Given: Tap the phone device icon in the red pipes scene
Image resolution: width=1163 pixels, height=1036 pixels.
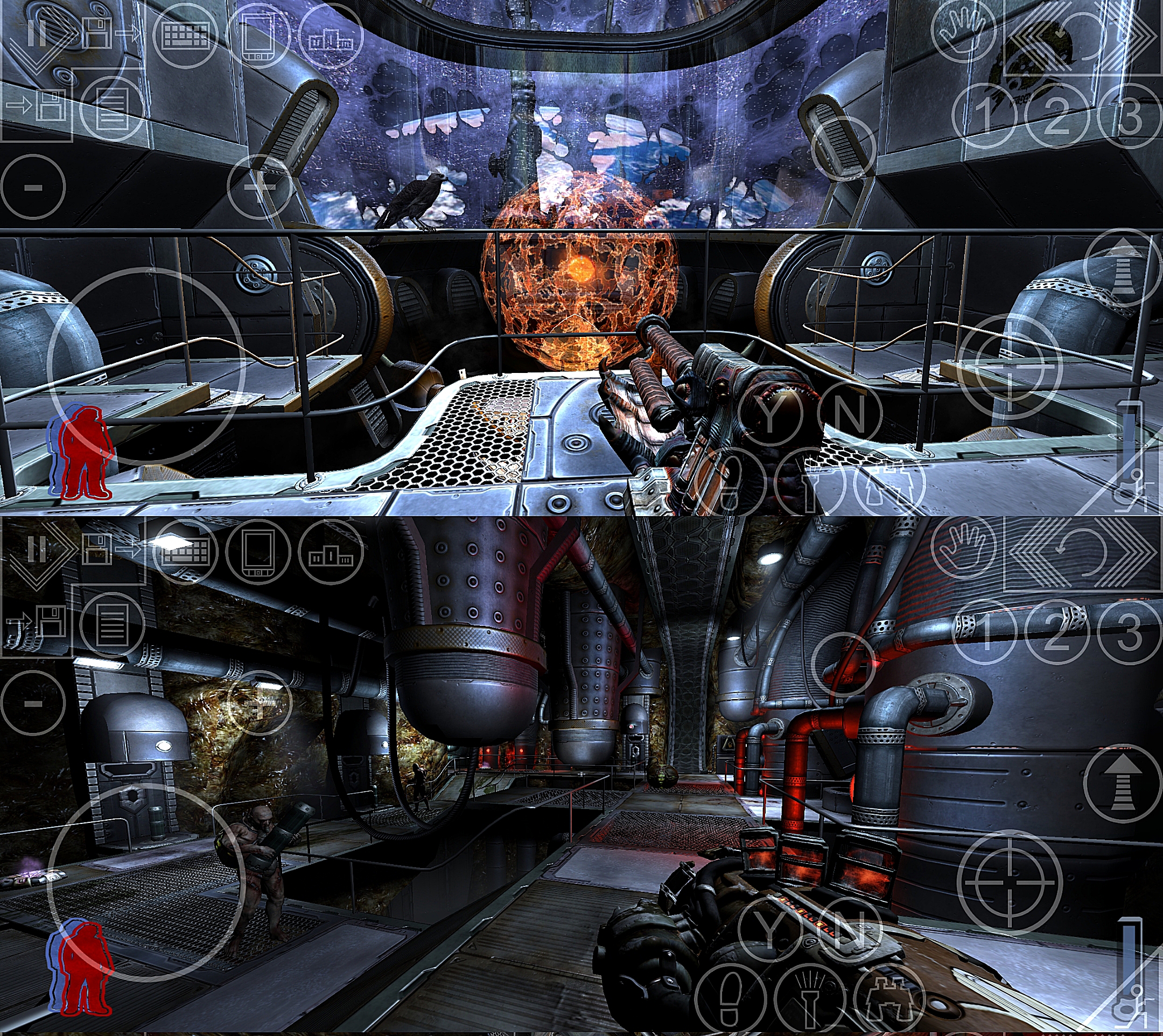Looking at the screenshot, I should pos(258,551).
